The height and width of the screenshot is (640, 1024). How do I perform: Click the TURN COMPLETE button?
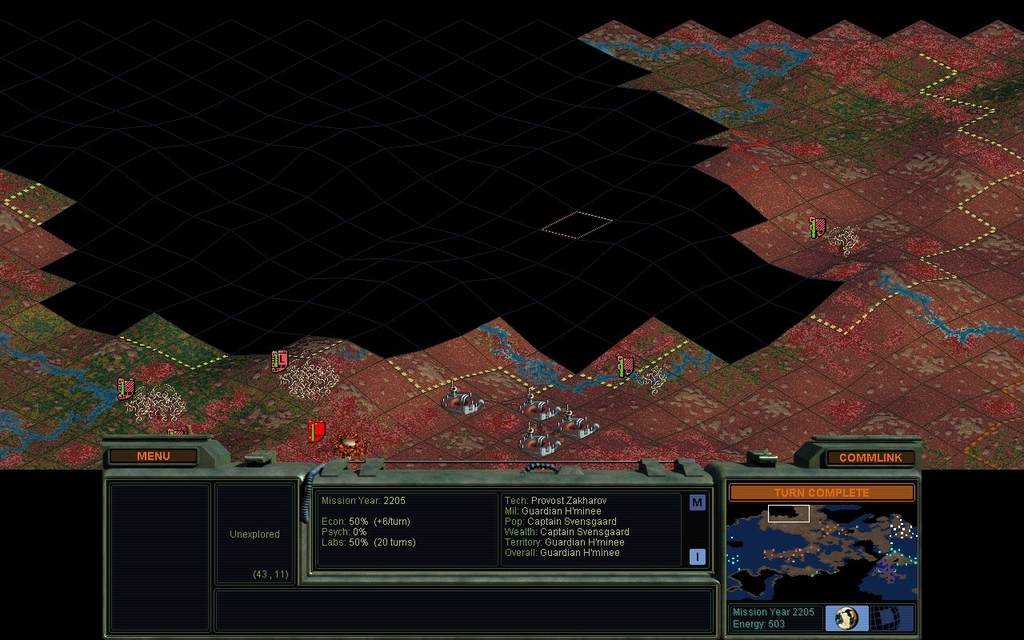[x=821, y=492]
